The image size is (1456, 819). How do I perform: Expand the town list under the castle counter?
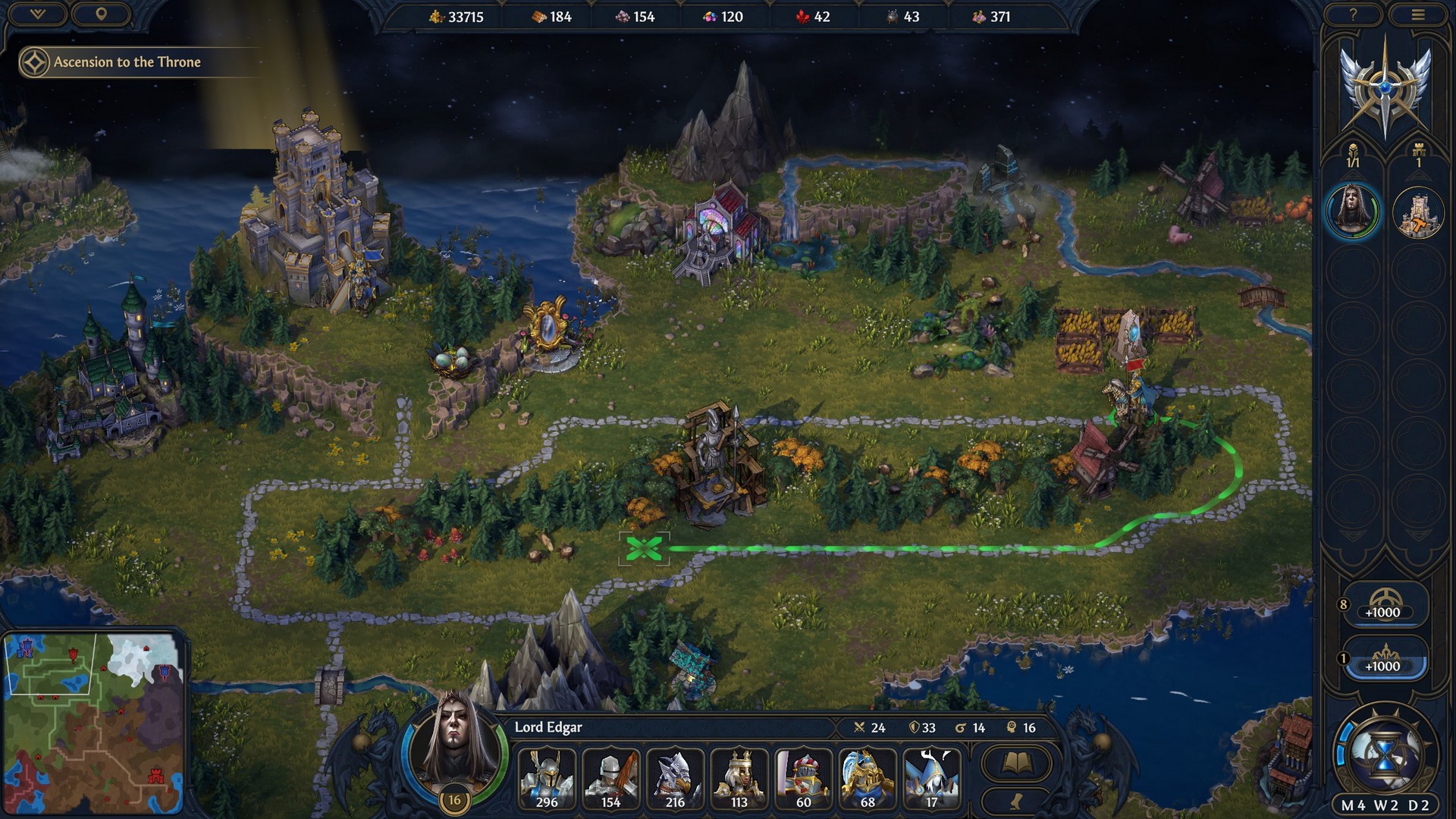click(1417, 161)
